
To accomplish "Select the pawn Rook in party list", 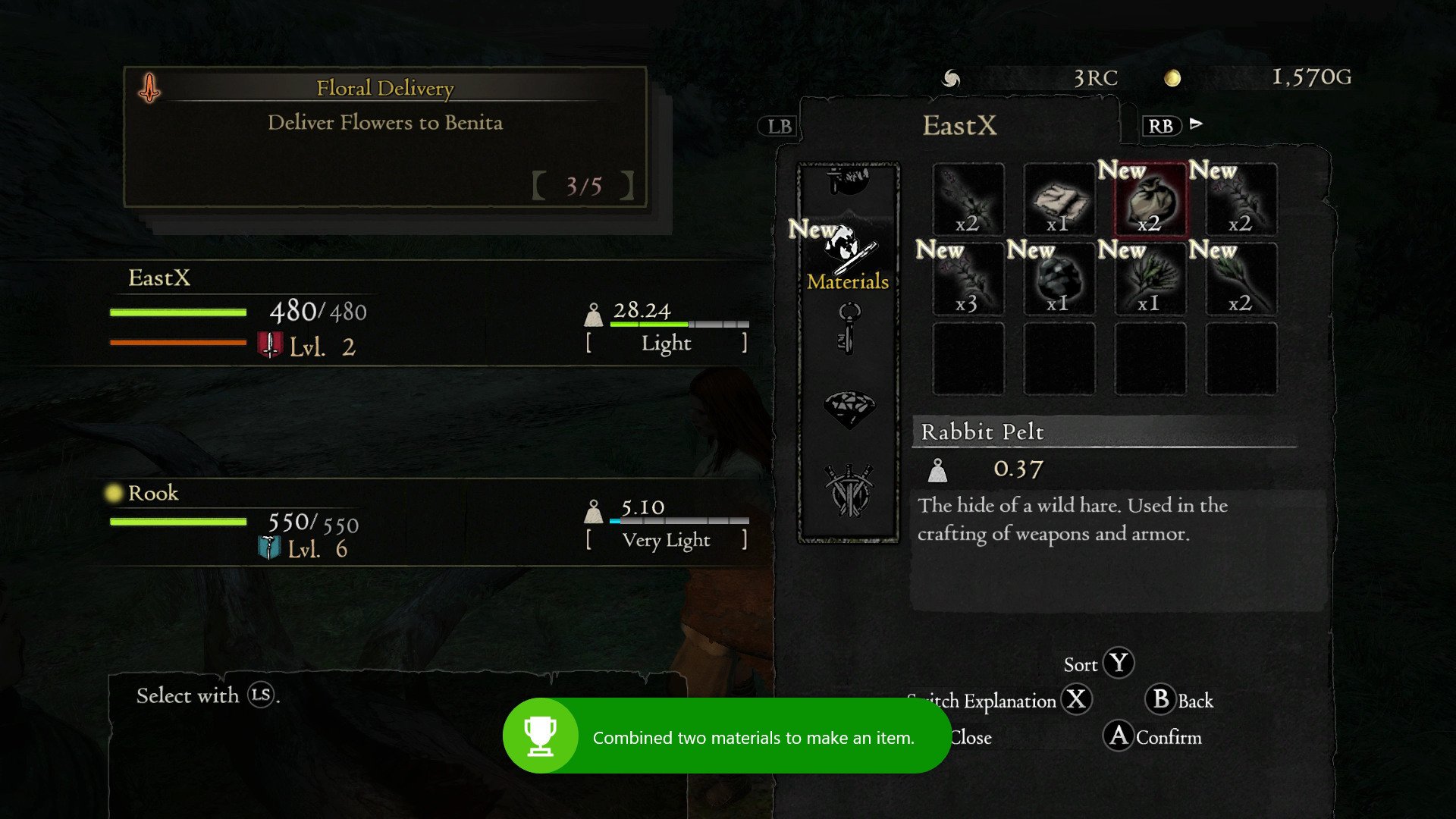I will [x=153, y=494].
